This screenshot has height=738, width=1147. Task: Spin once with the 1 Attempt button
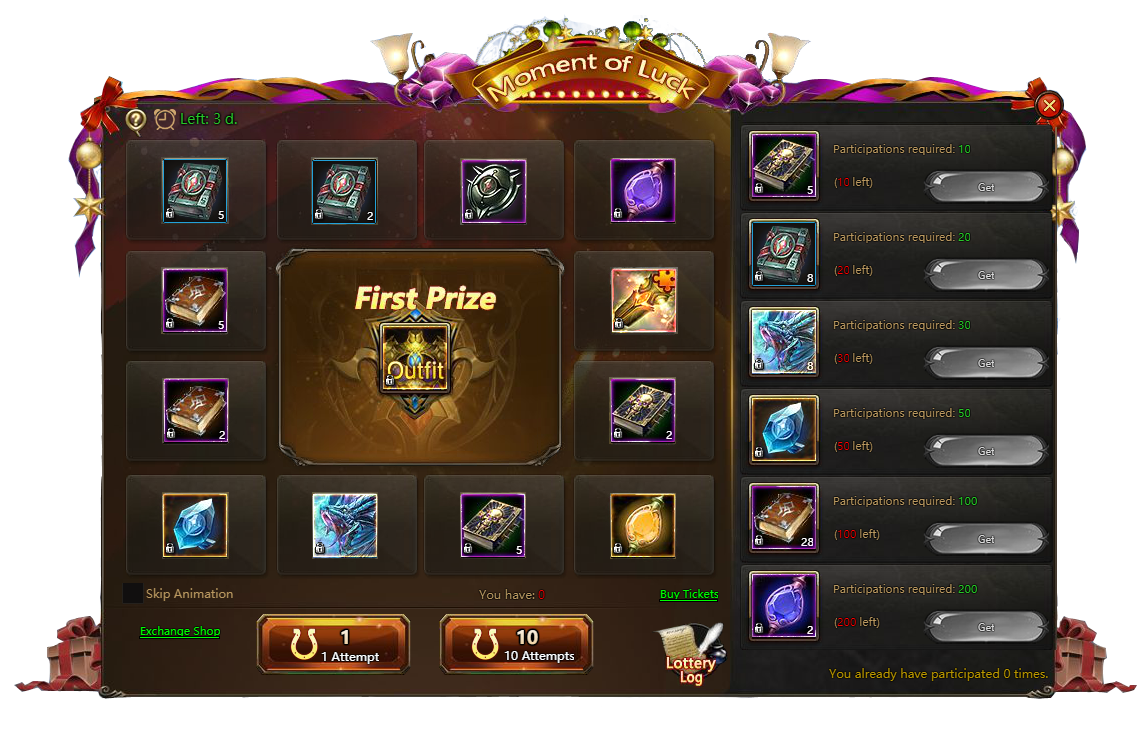tap(334, 644)
